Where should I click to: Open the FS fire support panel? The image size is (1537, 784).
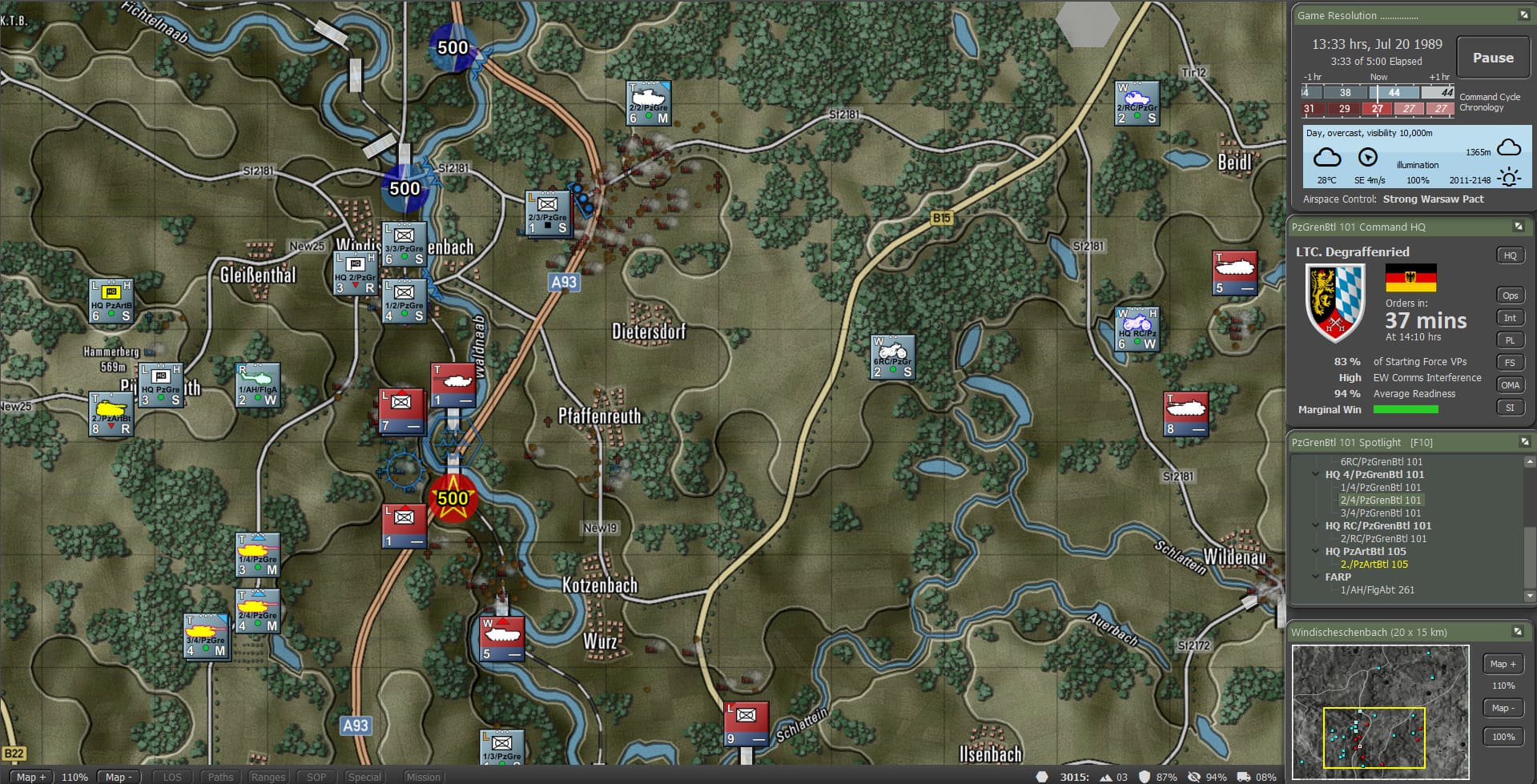(1510, 363)
